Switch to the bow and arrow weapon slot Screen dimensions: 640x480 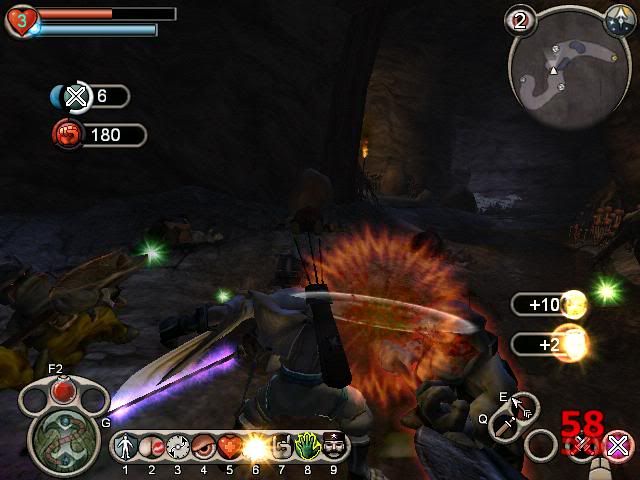[522, 406]
